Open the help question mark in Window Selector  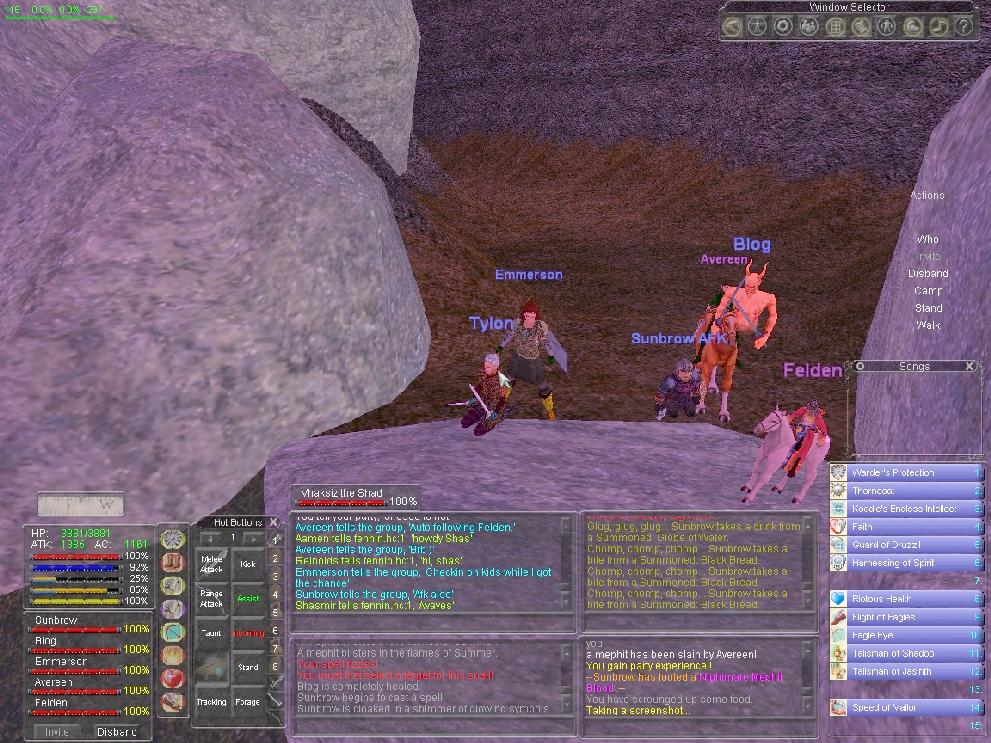(963, 27)
